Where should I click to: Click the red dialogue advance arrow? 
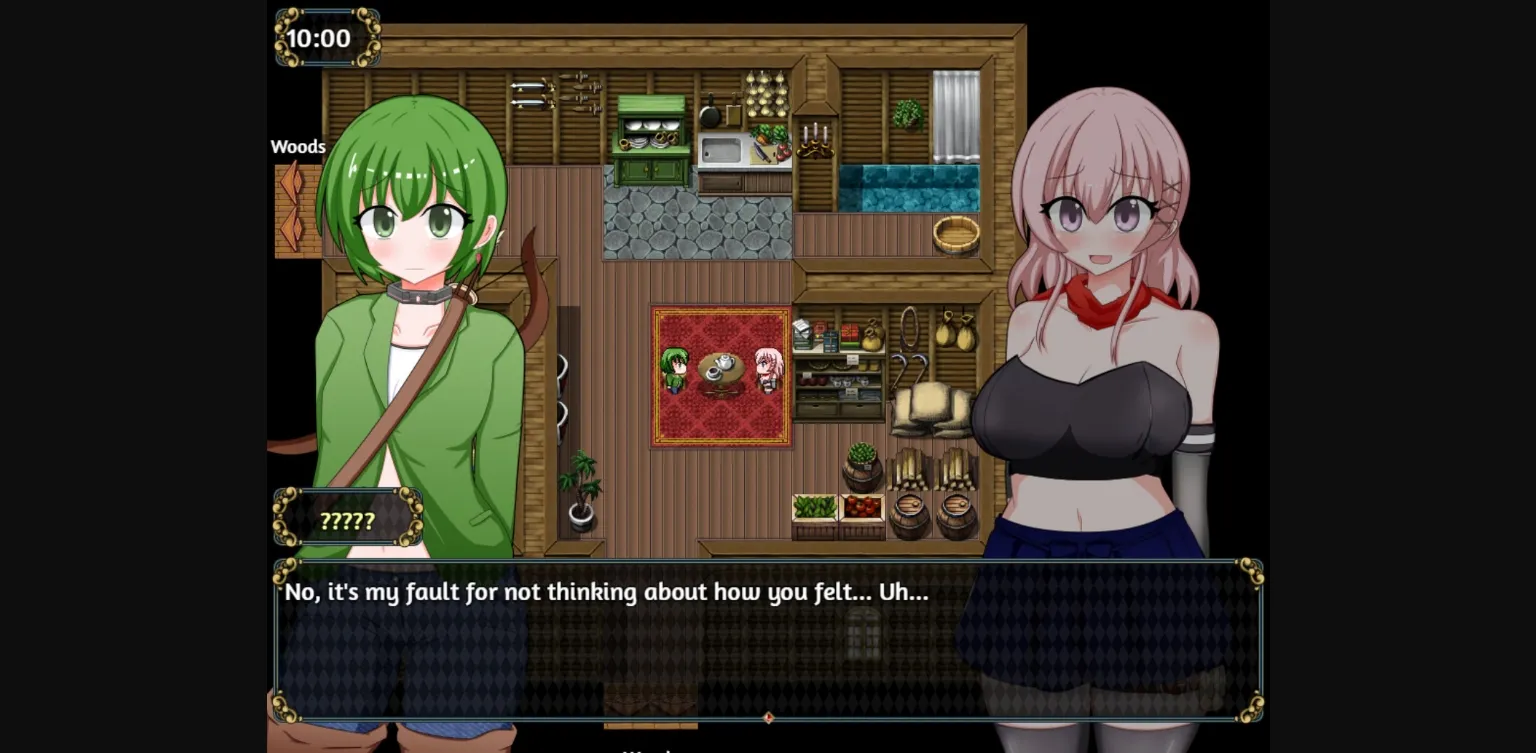767,717
